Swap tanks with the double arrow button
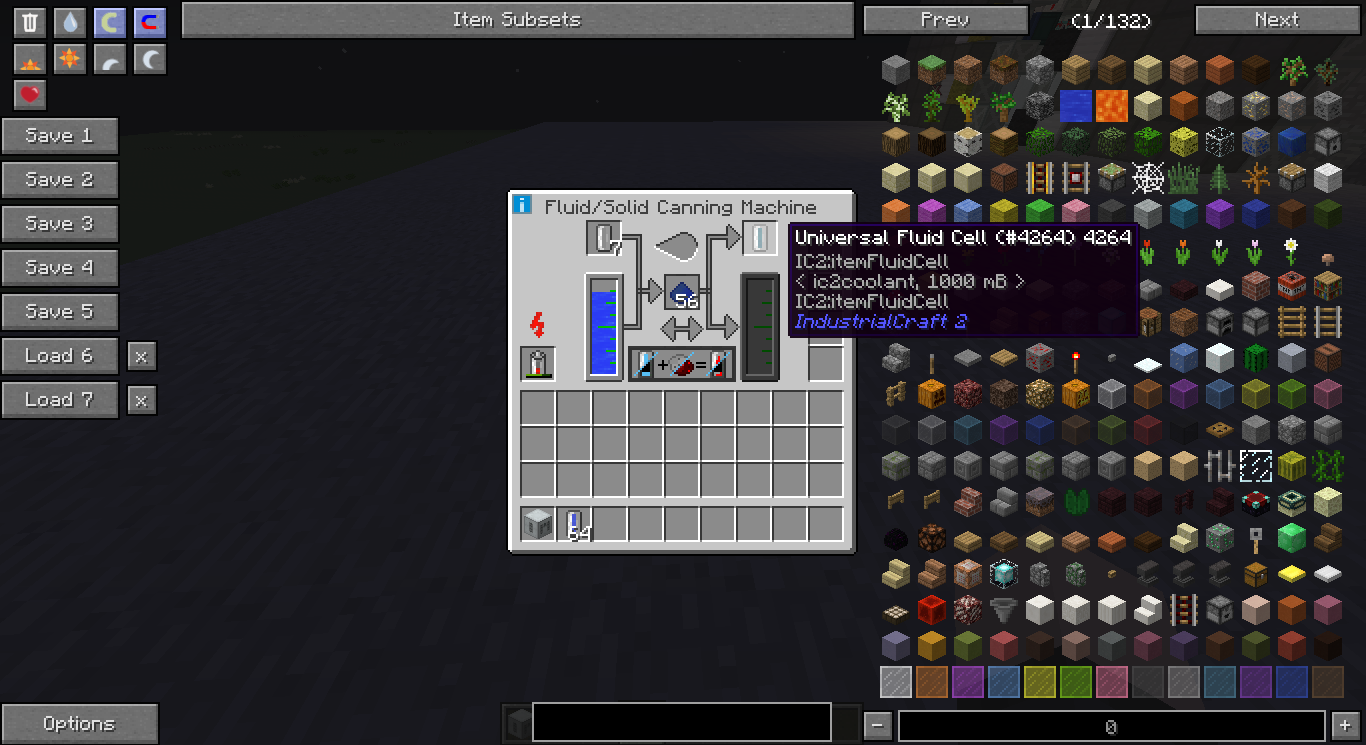1366x745 pixels. click(x=682, y=328)
